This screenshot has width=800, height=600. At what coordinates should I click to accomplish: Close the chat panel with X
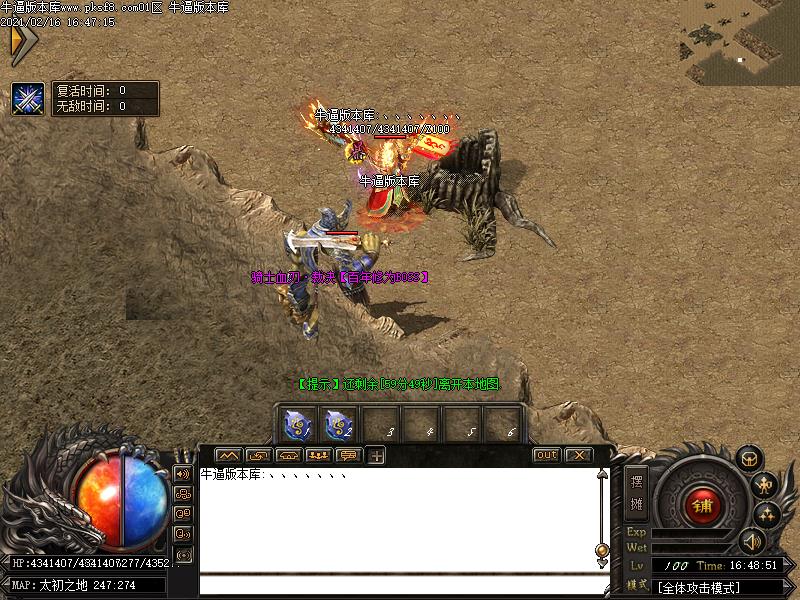(578, 455)
